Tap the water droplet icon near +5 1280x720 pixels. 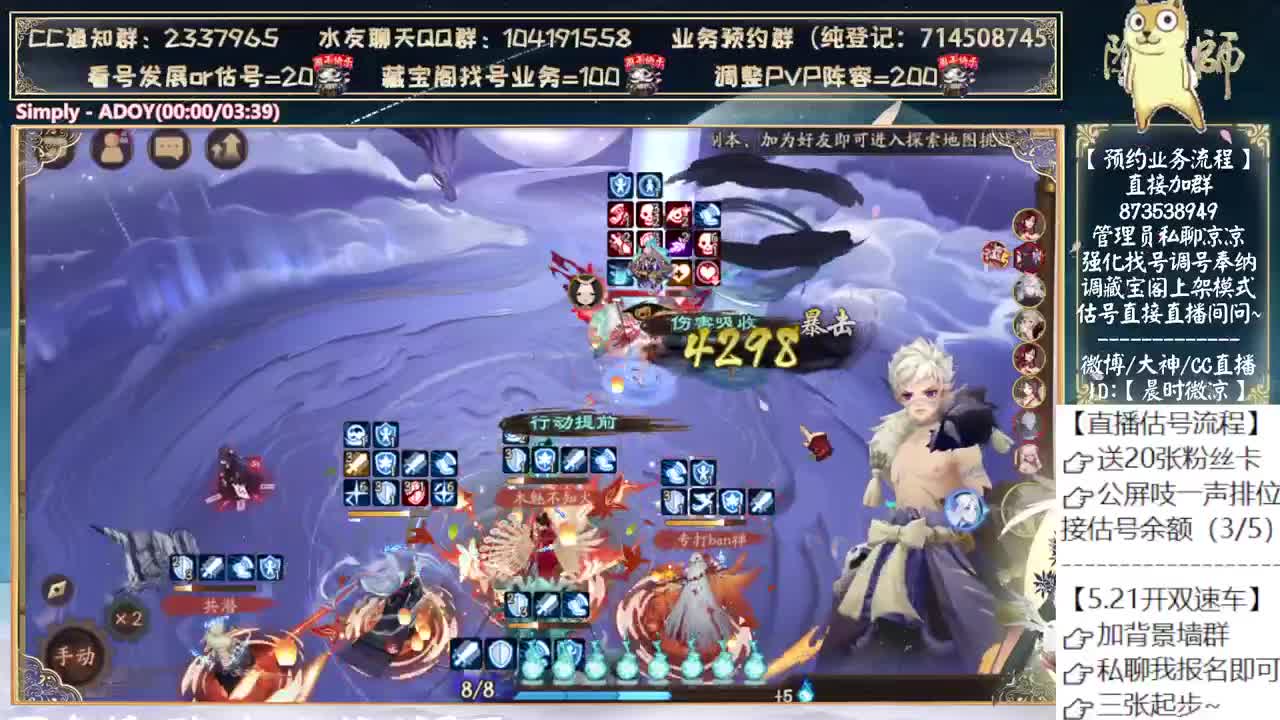(x=804, y=692)
